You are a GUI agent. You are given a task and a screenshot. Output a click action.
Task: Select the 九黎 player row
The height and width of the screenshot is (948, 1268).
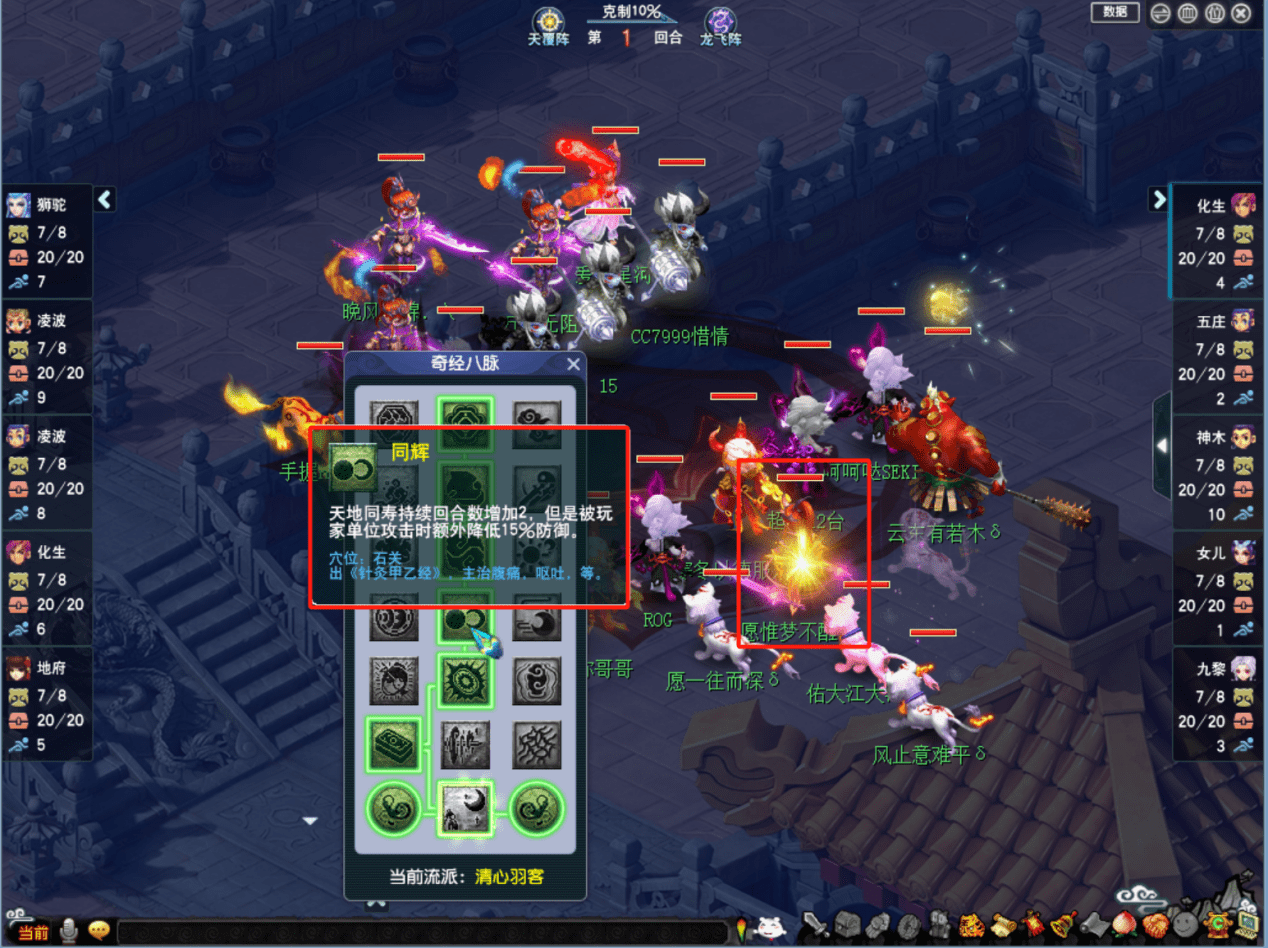(1220, 705)
